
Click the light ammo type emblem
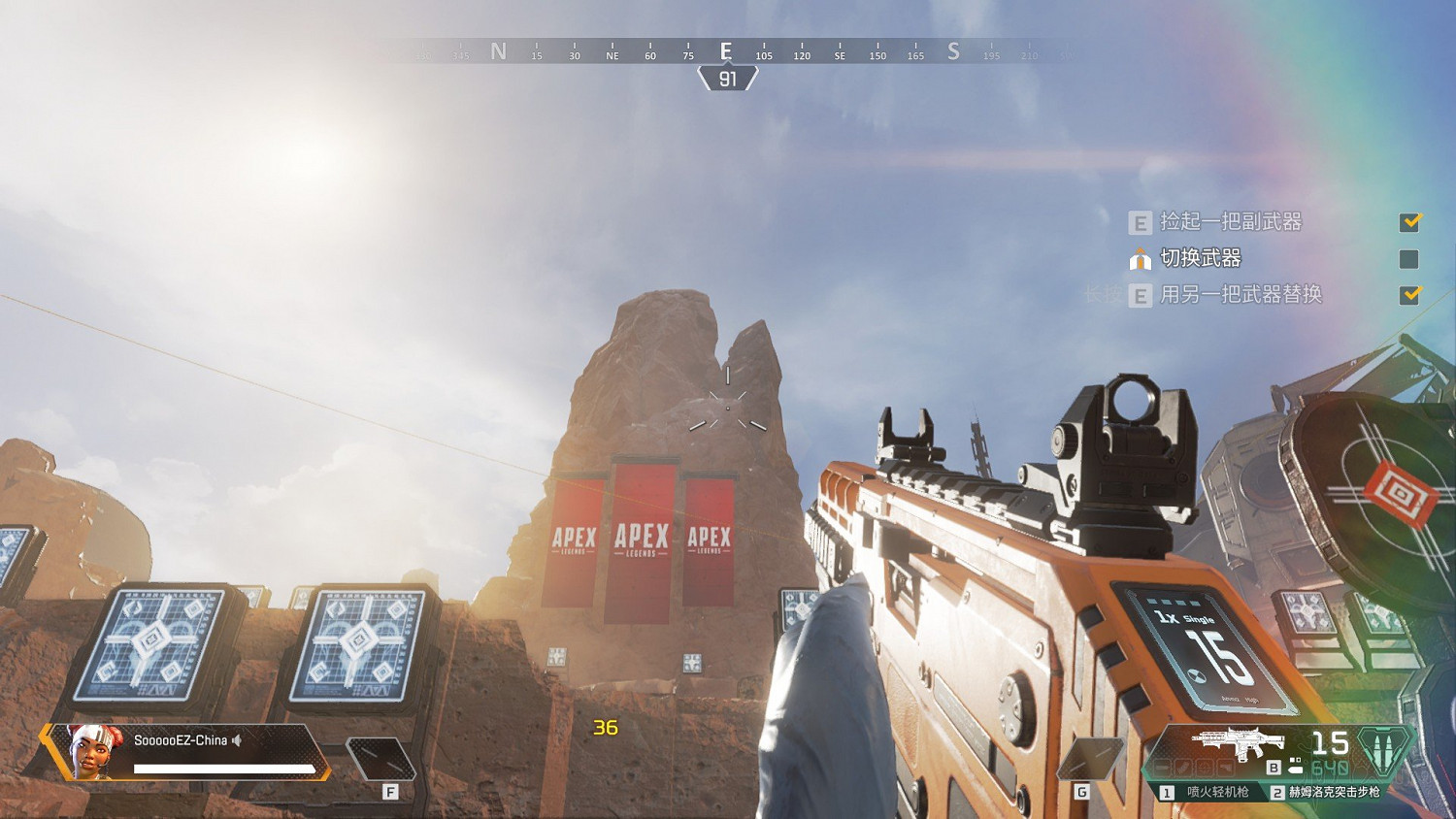(x=1382, y=750)
